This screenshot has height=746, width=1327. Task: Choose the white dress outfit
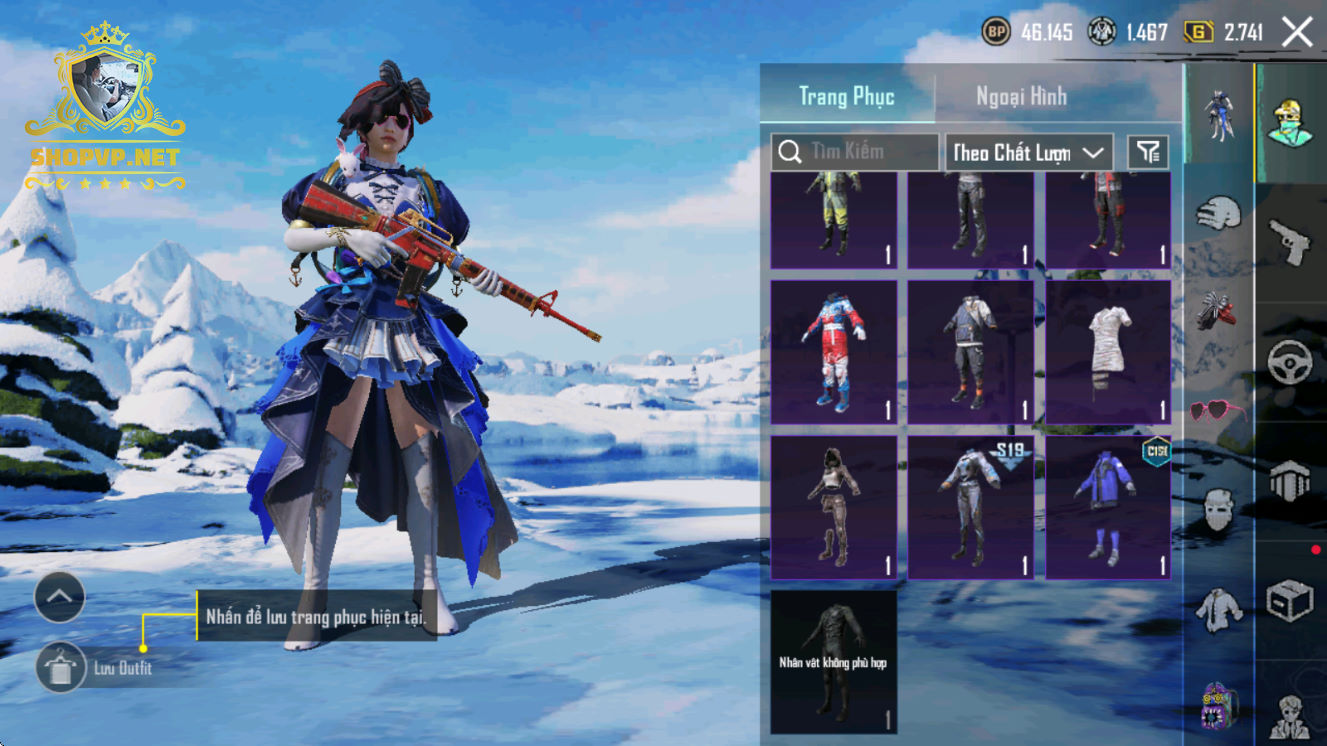(x=1108, y=351)
